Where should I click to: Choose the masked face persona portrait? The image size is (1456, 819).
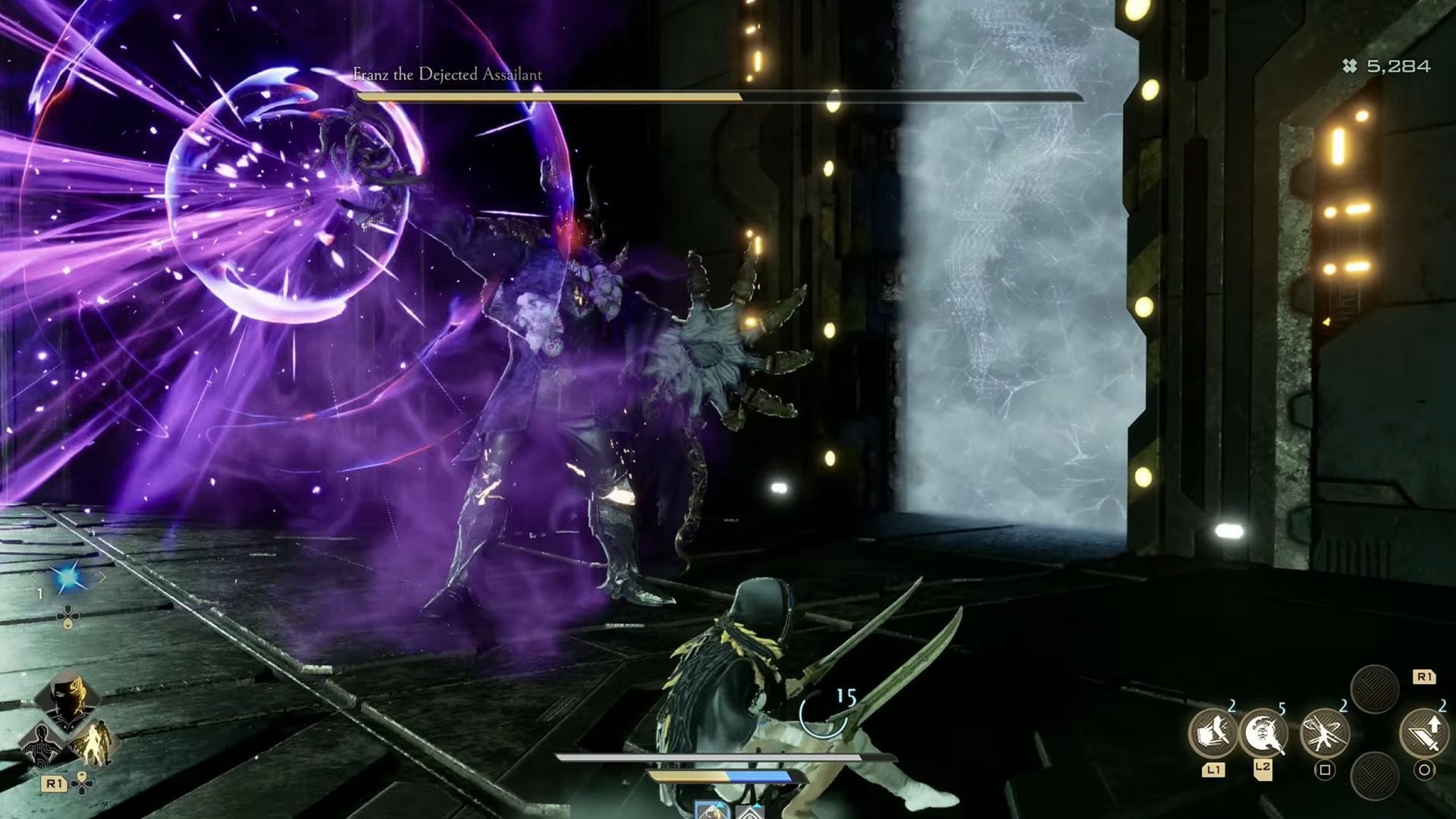coord(67,698)
